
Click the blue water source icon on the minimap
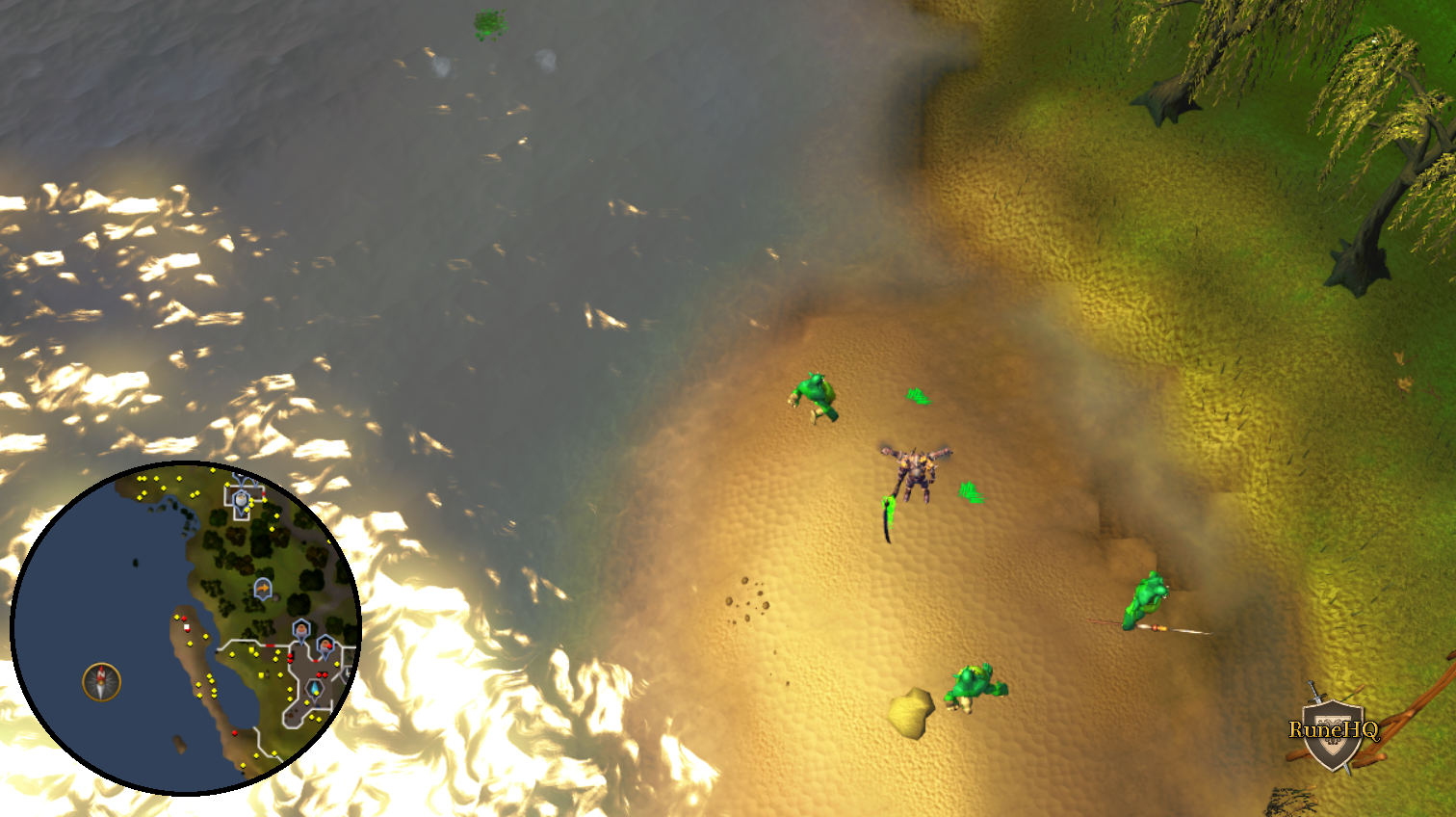point(315,687)
